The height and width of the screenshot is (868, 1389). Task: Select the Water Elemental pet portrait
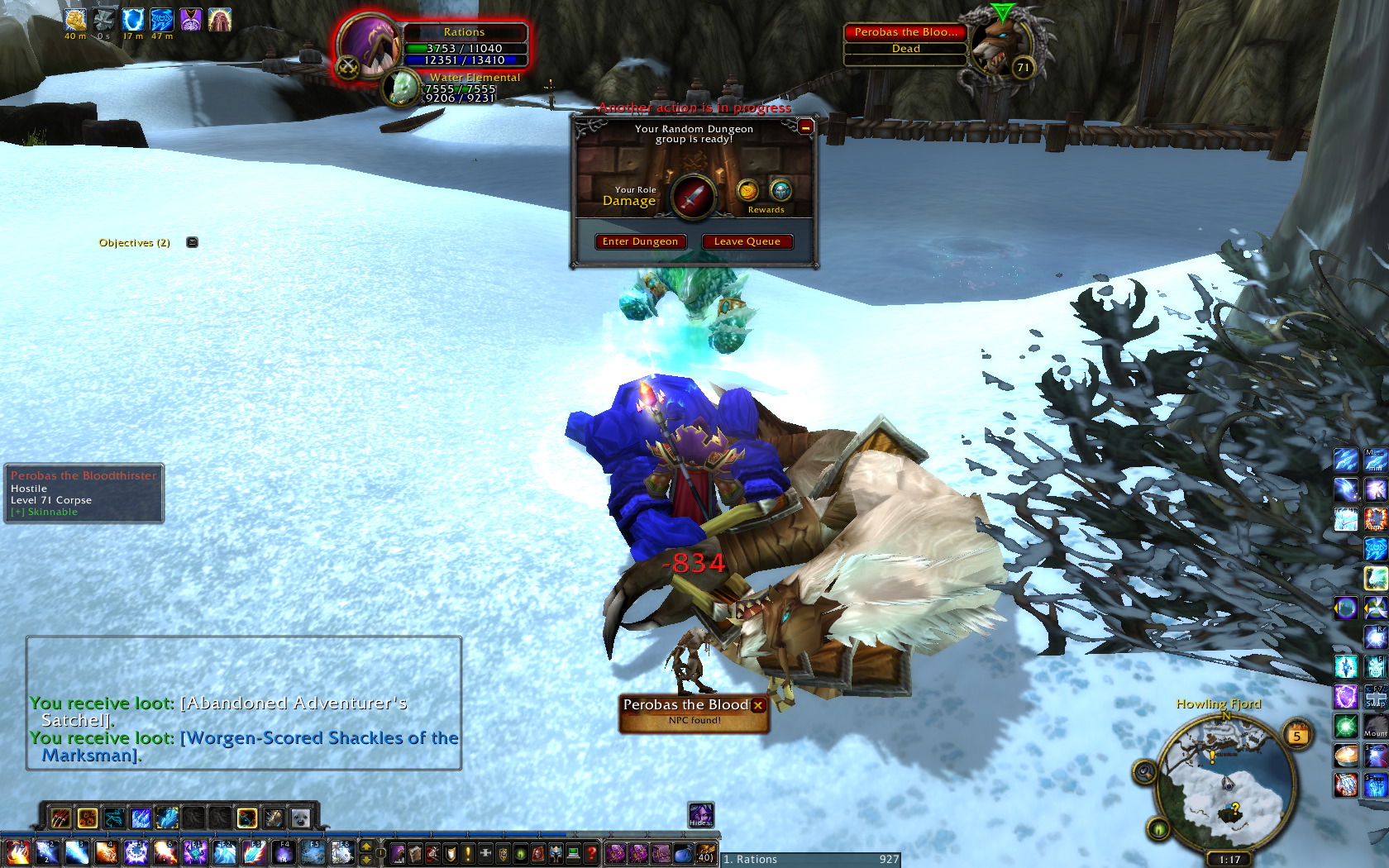pyautogui.click(x=403, y=88)
